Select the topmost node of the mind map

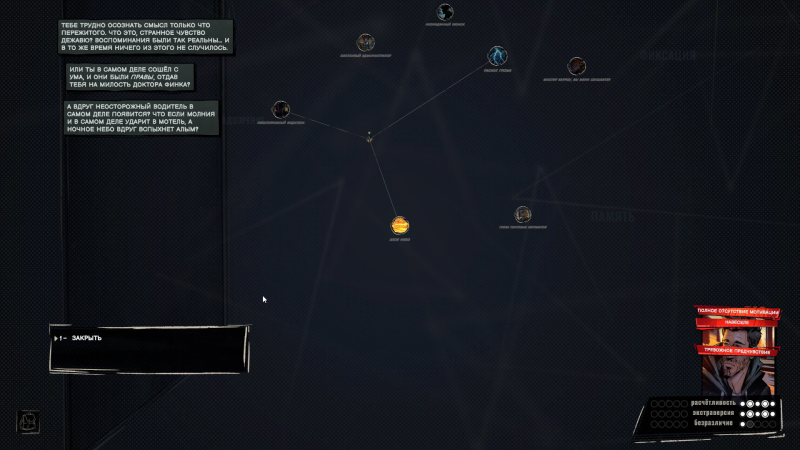point(445,12)
